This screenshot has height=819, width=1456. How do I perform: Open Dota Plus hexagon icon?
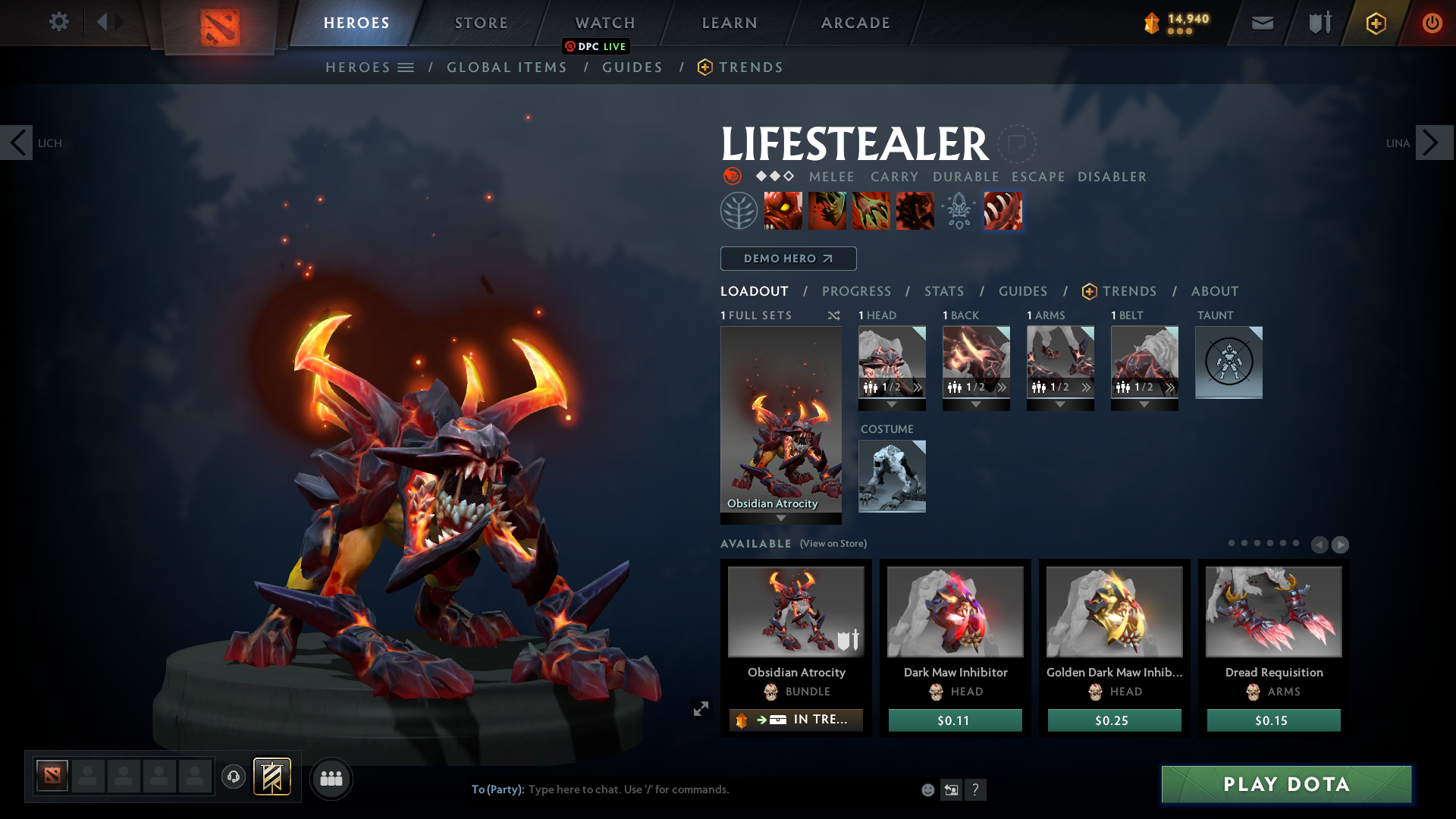coord(1376,23)
